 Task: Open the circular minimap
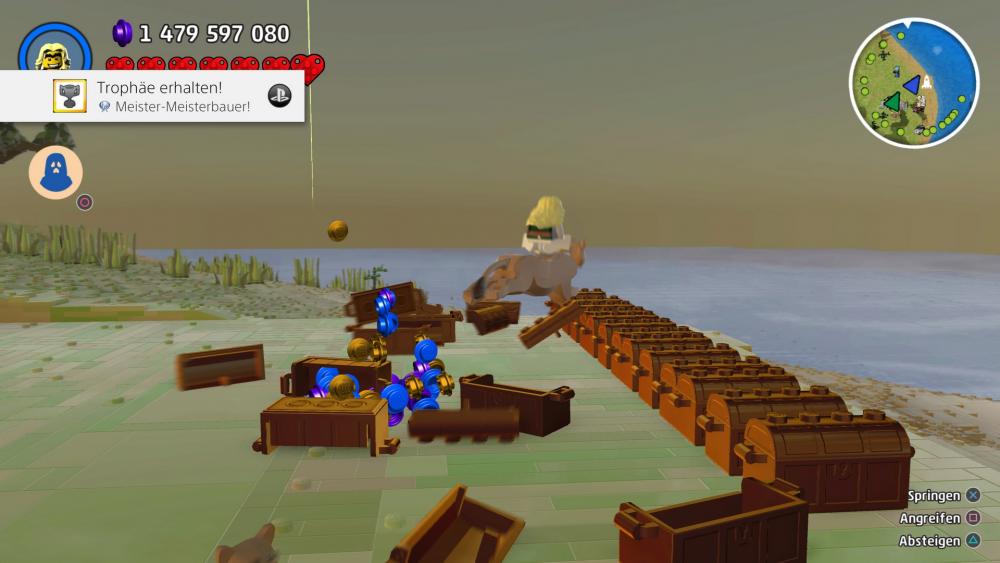click(913, 83)
